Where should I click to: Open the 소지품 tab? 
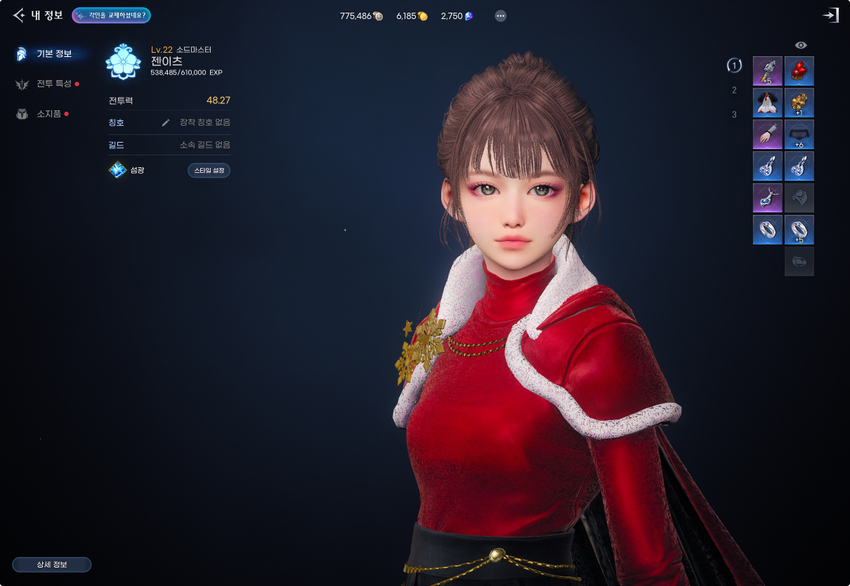coord(47,114)
